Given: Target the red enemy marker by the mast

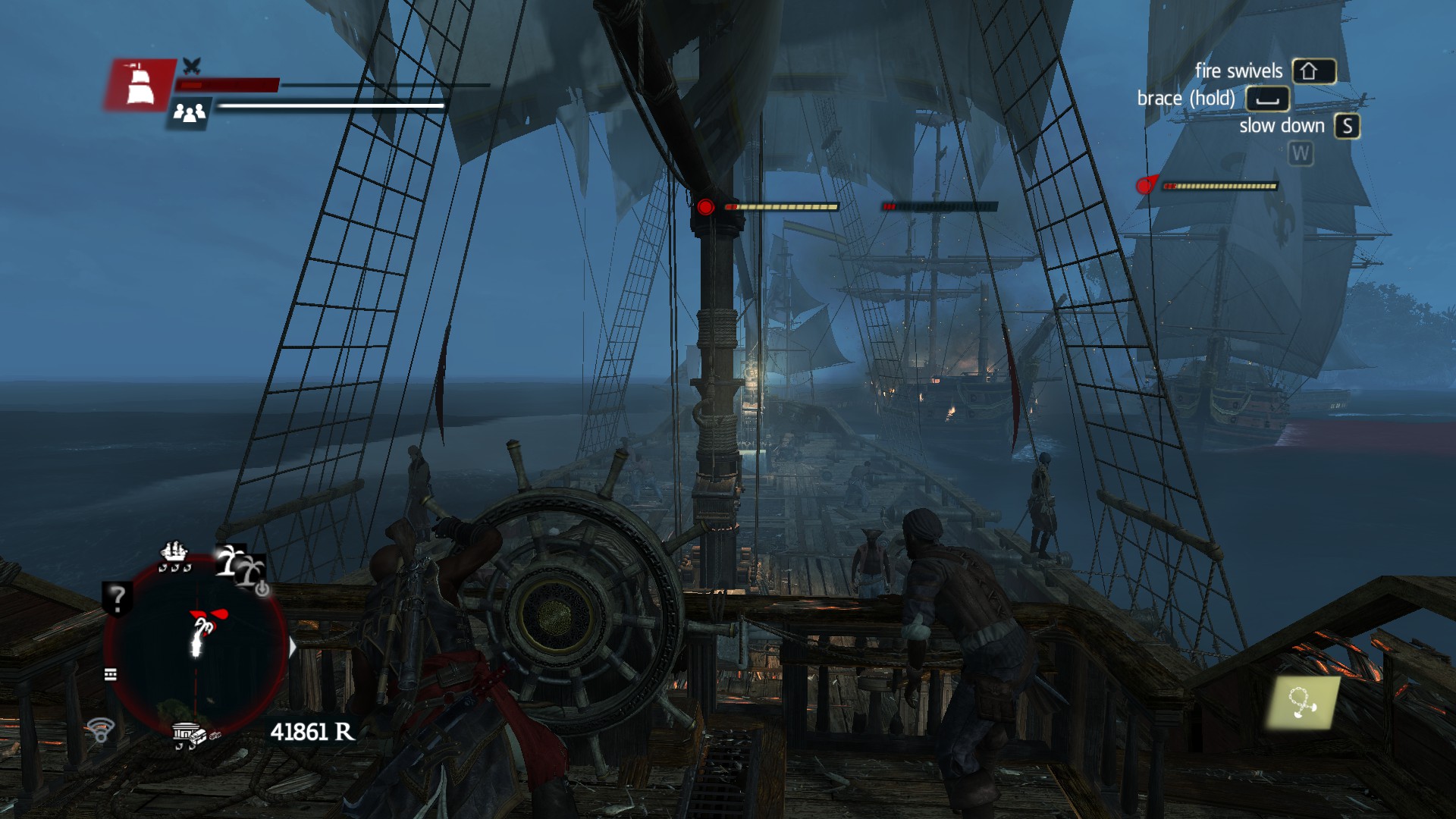Looking at the screenshot, I should point(705,207).
